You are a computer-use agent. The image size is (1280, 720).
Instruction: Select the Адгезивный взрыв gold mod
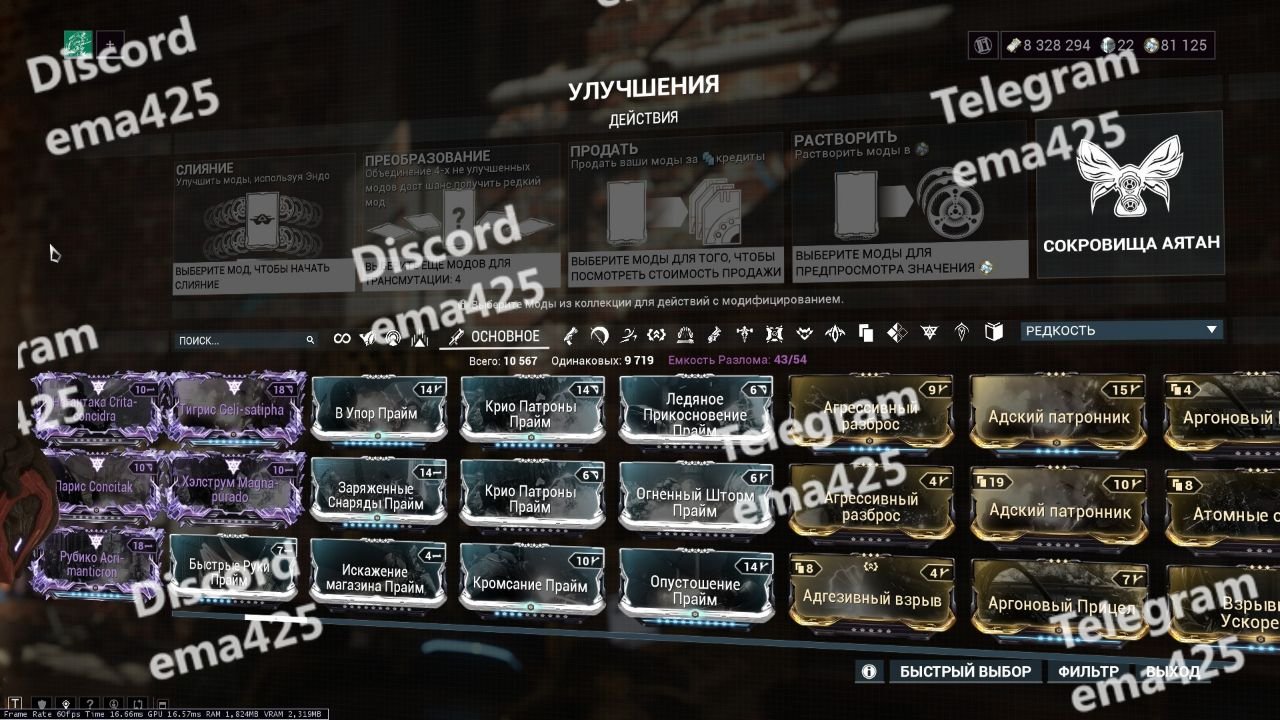click(872, 594)
